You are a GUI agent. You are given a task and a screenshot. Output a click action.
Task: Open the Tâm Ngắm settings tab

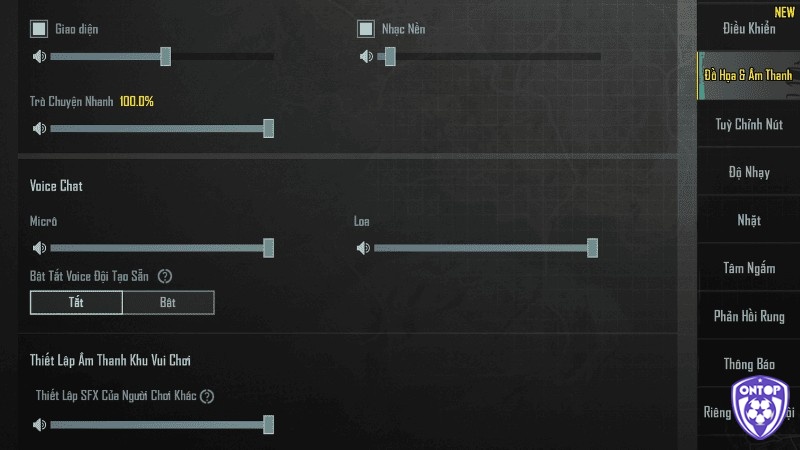pos(749,268)
